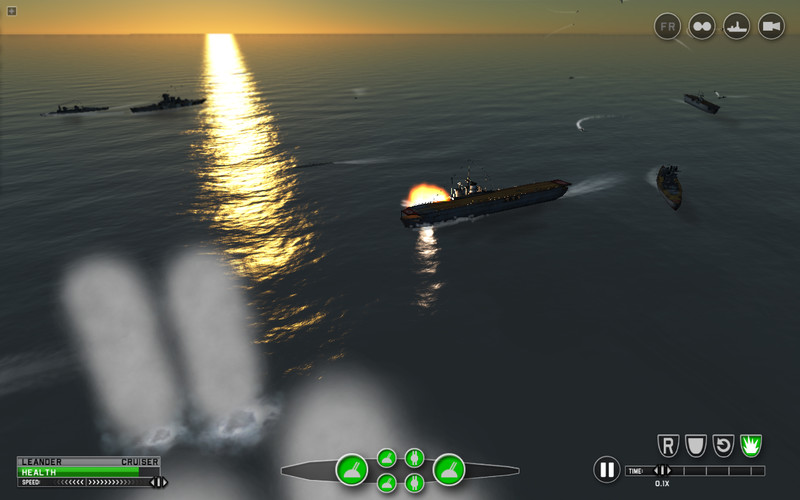Adjust the time speed slider

(662, 470)
